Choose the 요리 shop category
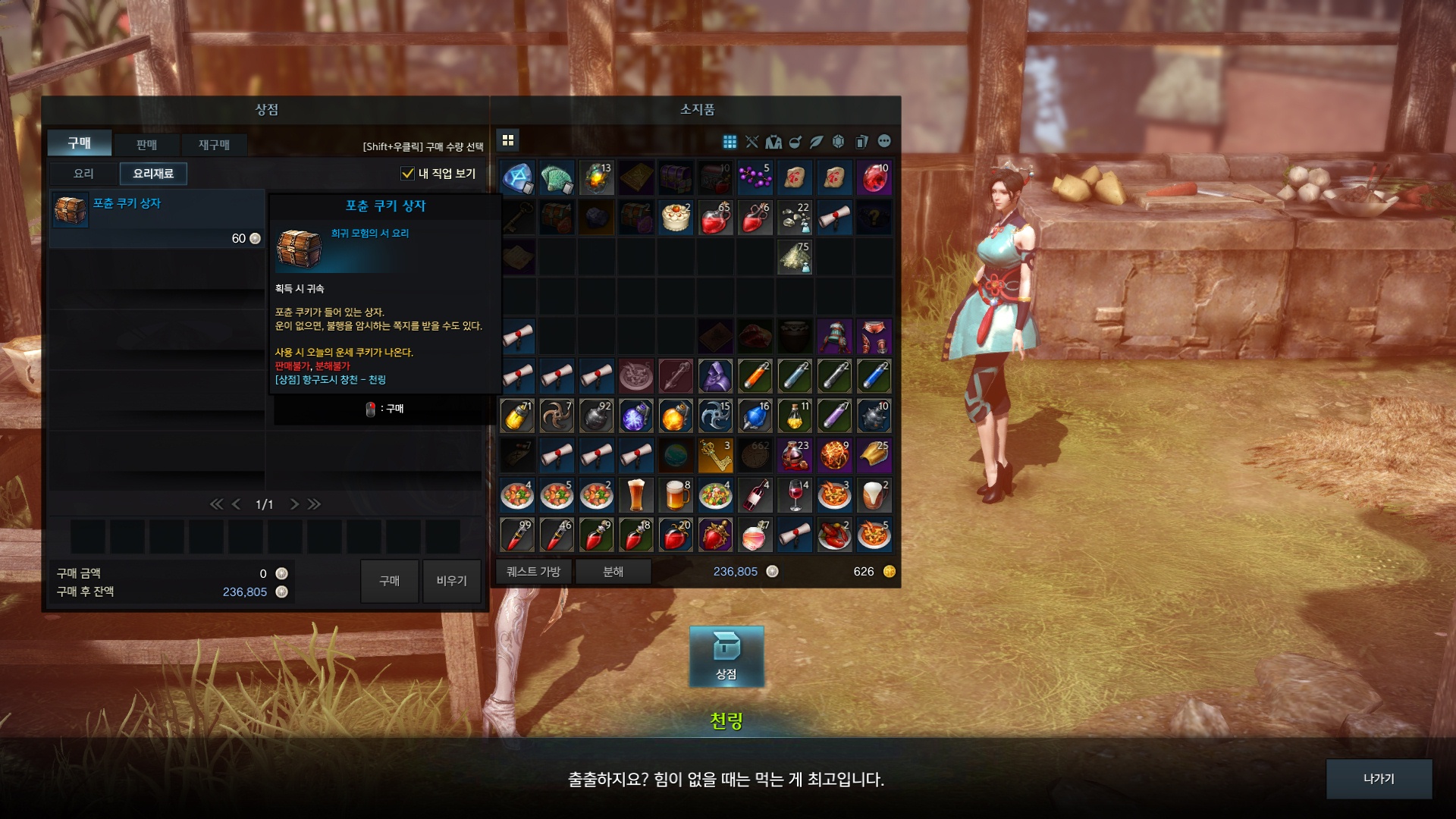The height and width of the screenshot is (819, 1456). (x=83, y=174)
